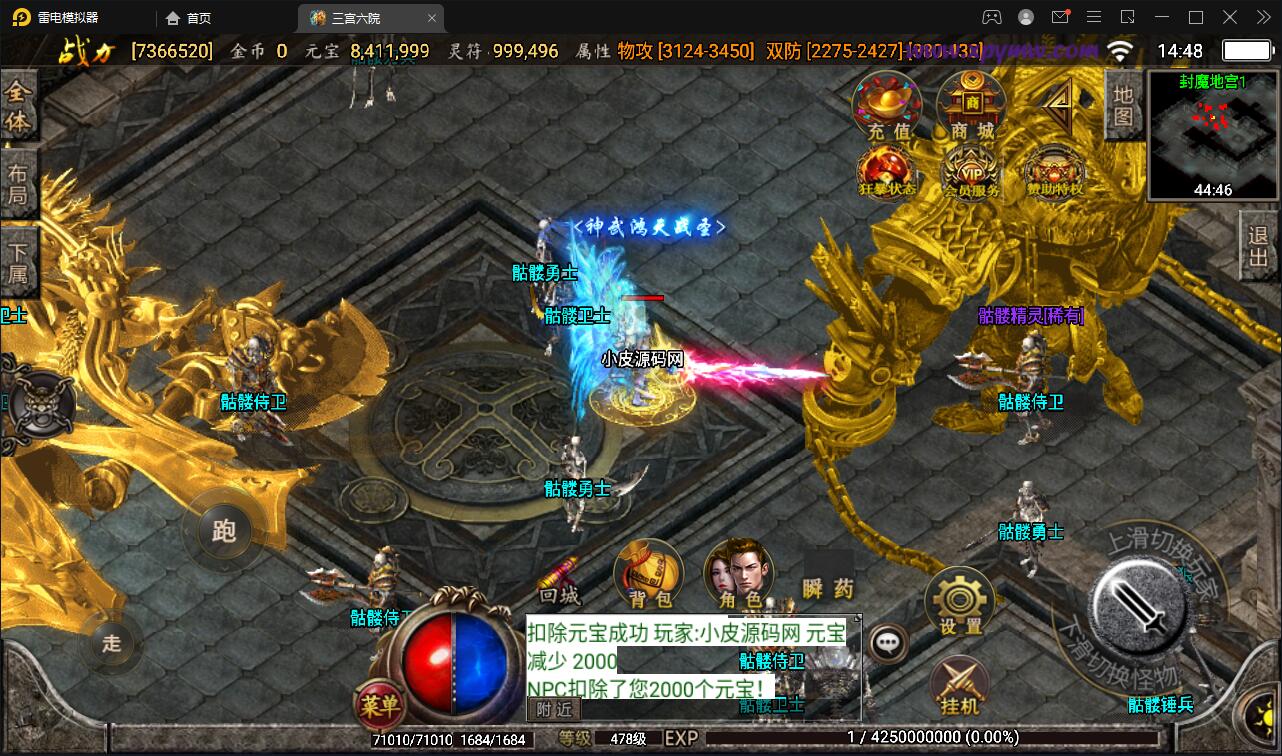Toggle the 走 walk button
This screenshot has width=1282, height=756.
(x=111, y=642)
